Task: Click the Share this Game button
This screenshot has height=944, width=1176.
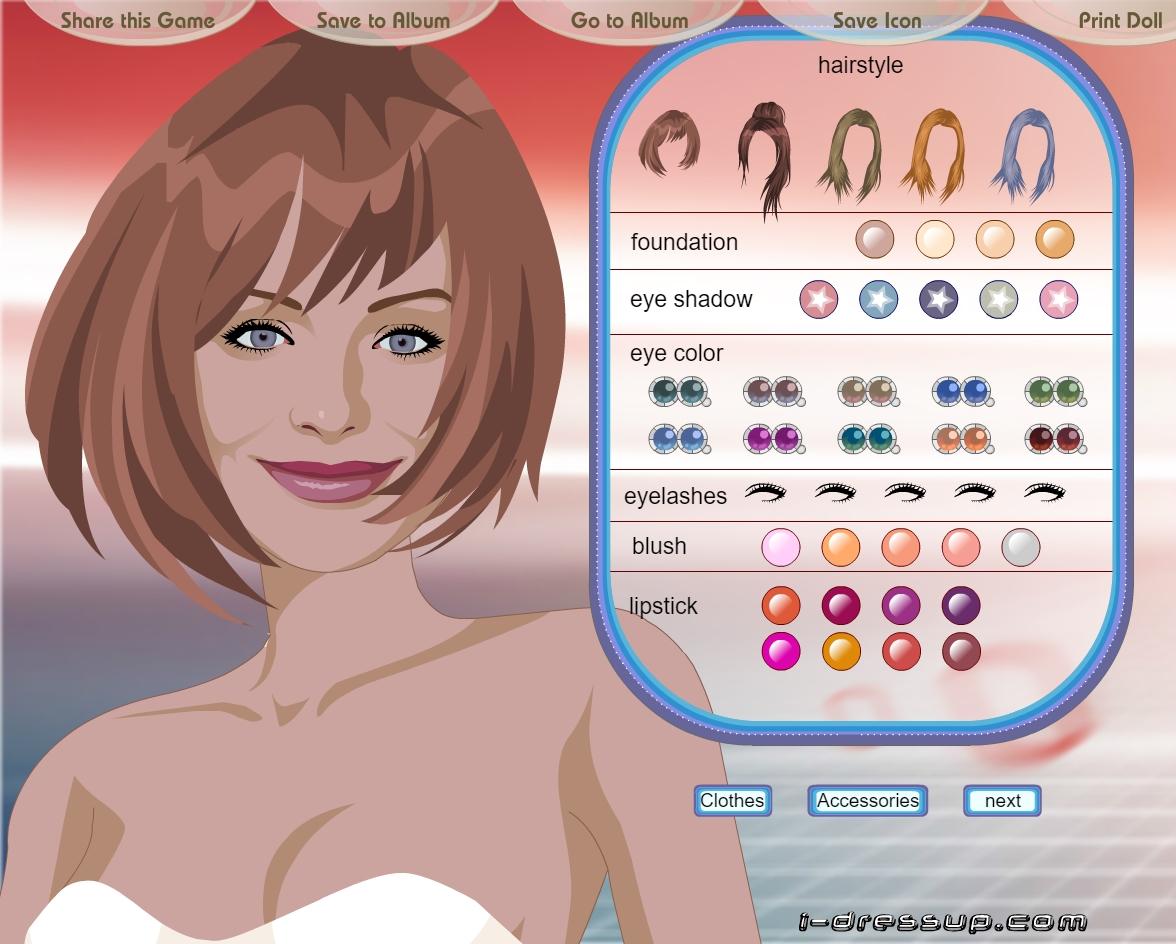Action: click(x=137, y=20)
